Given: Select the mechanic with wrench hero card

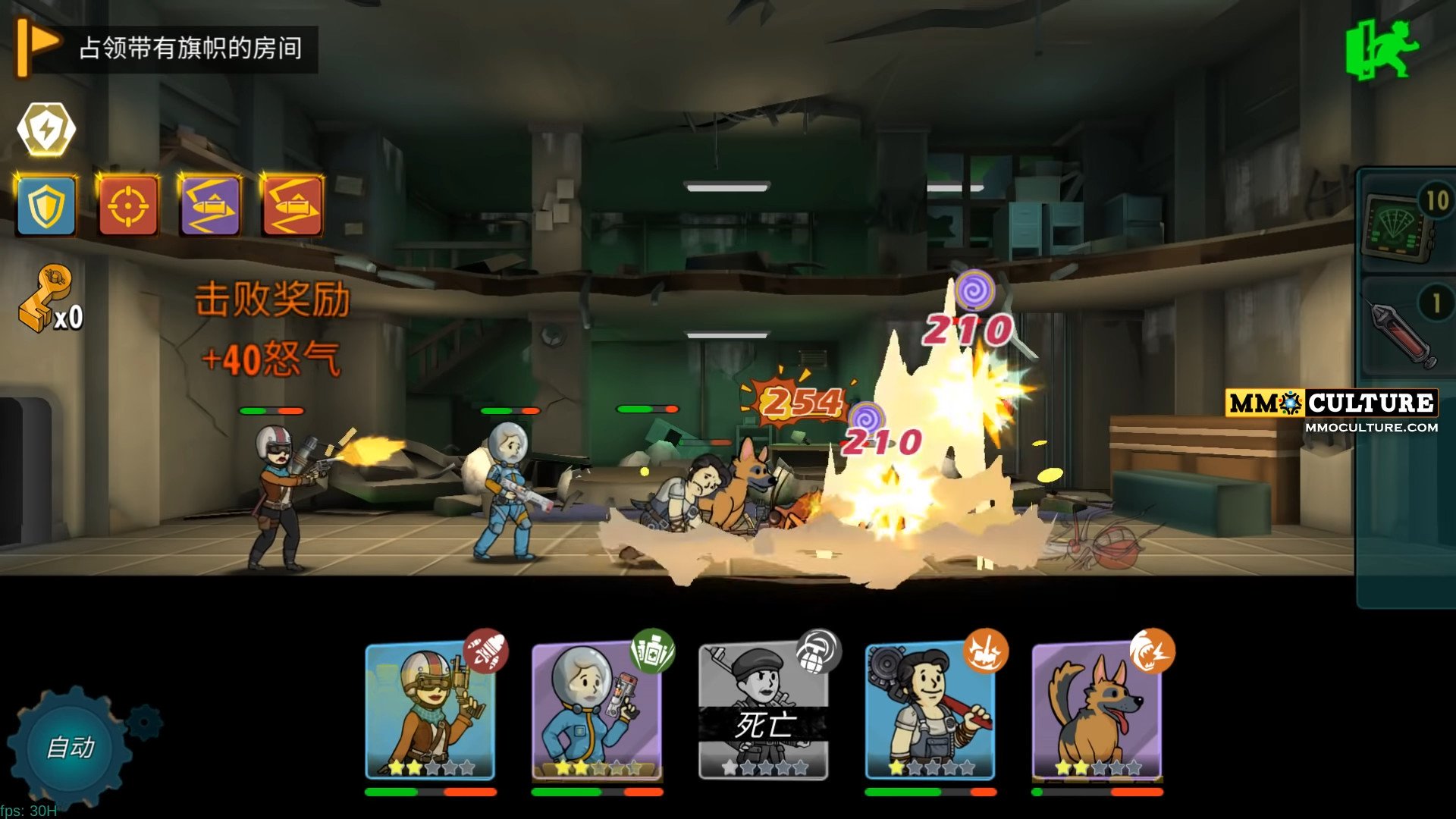Looking at the screenshot, I should tap(930, 711).
